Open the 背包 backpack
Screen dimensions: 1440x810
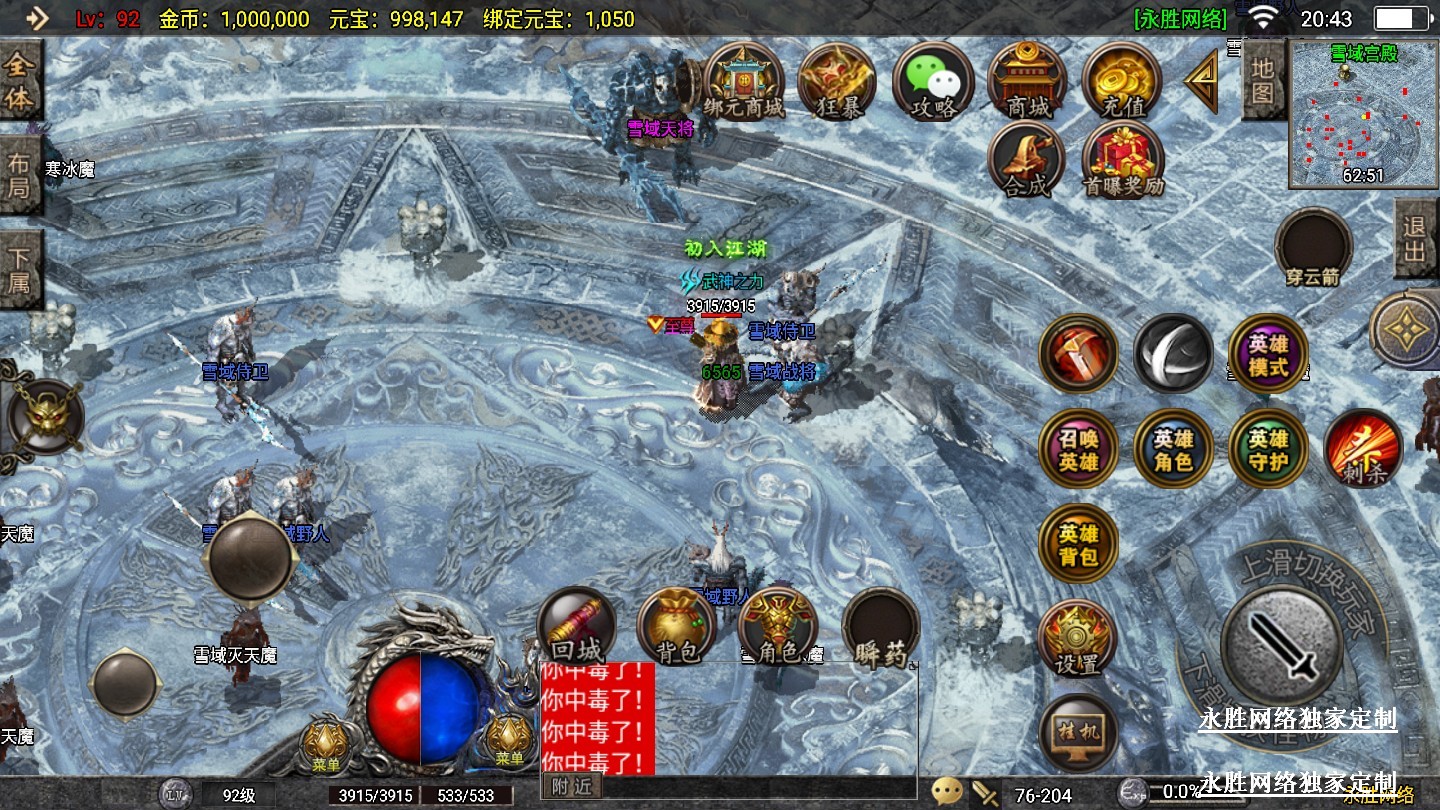coord(676,627)
